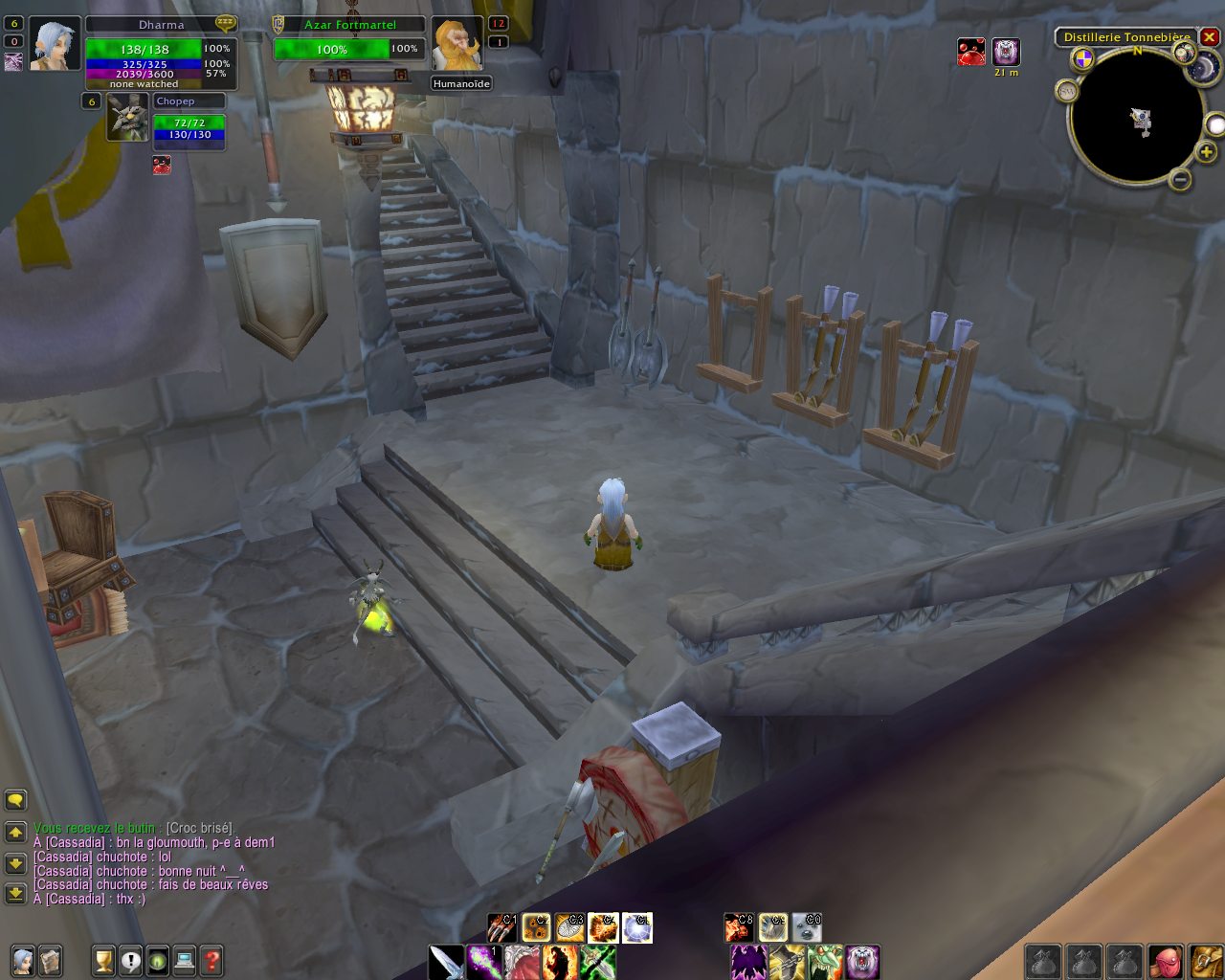
Task: Open the quest log with the exclamation icon
Action: pos(131,960)
